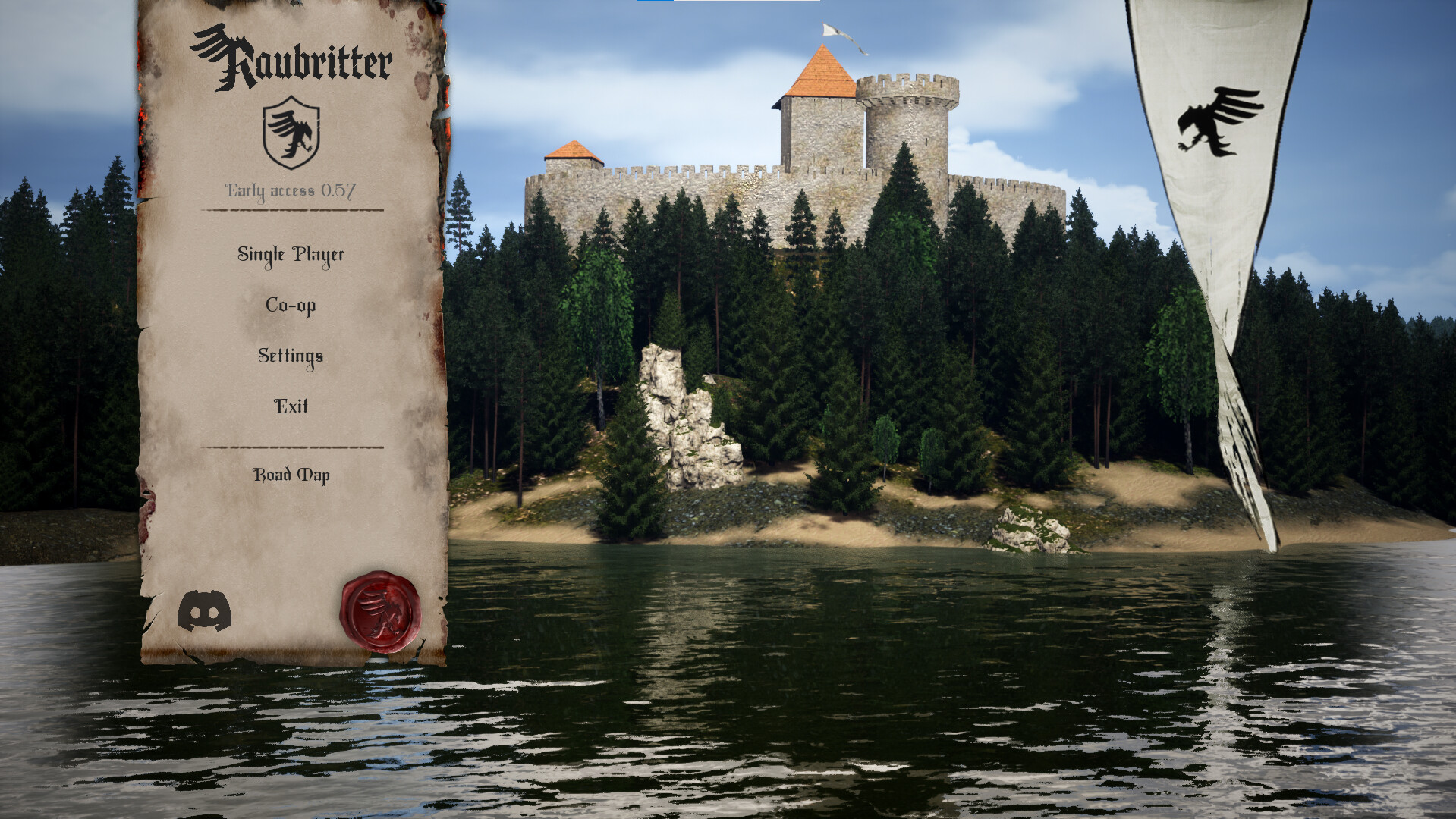Open the Road Map link

[292, 476]
